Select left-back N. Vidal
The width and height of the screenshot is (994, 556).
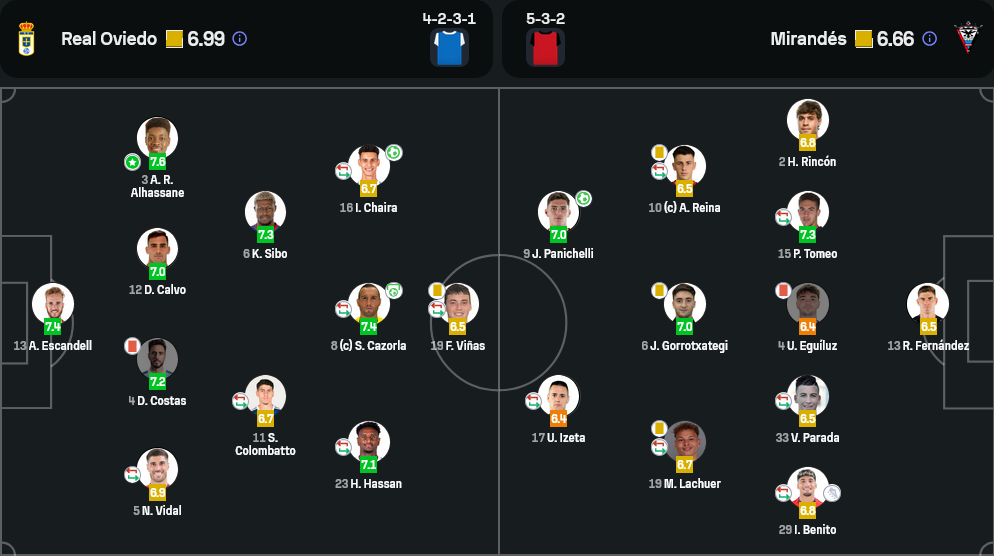(157, 470)
